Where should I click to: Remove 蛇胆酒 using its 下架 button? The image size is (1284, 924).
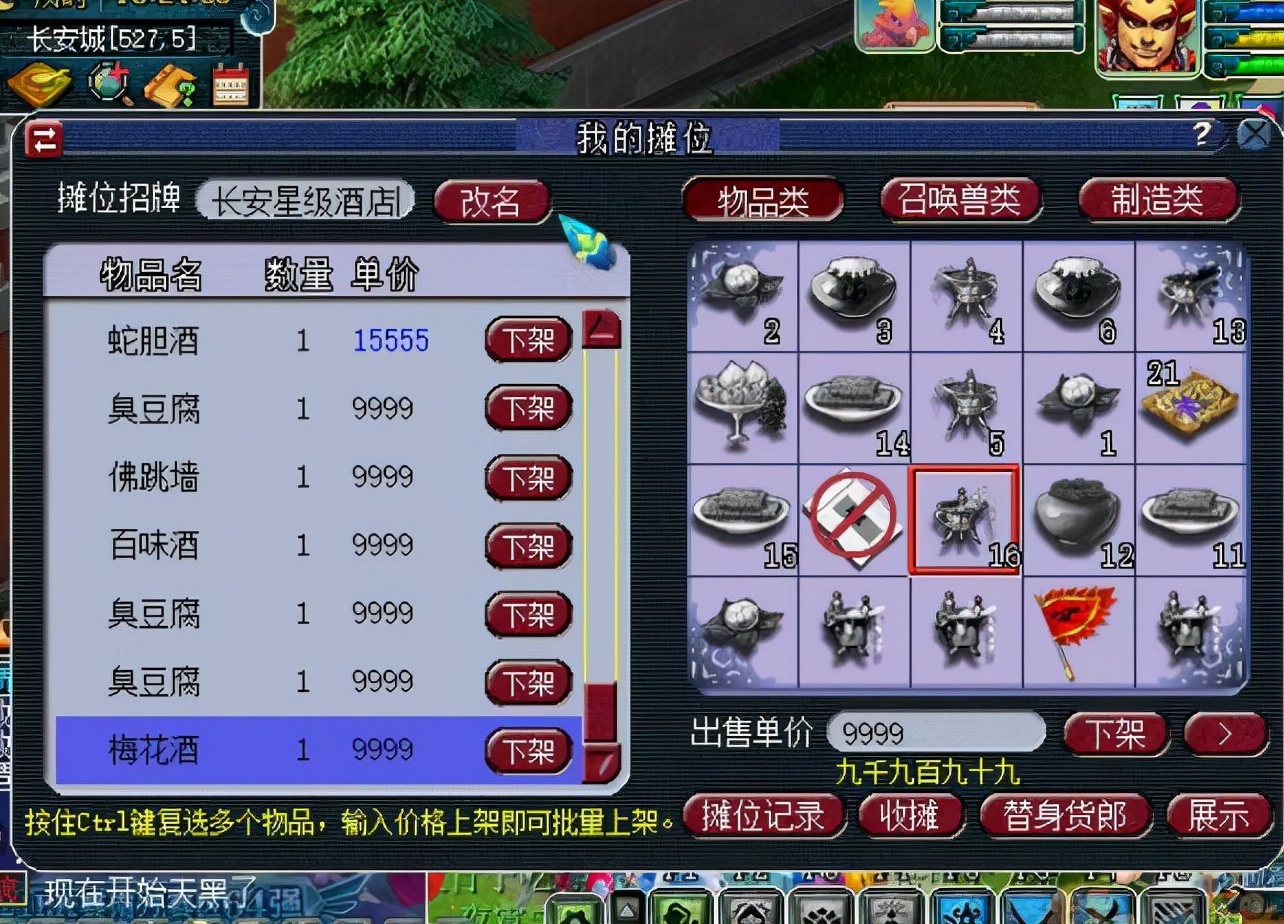[x=527, y=340]
